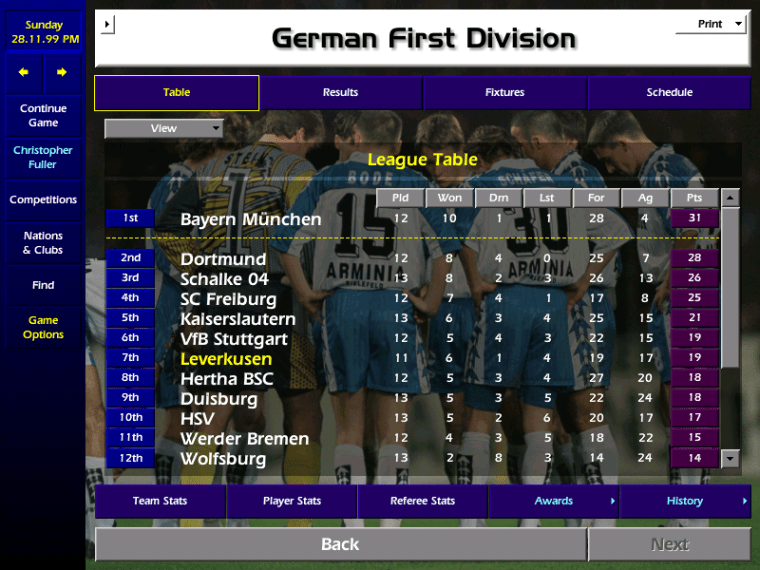Choose Leverkusen from the table
Viewport: 760px width, 570px height.
[226, 359]
